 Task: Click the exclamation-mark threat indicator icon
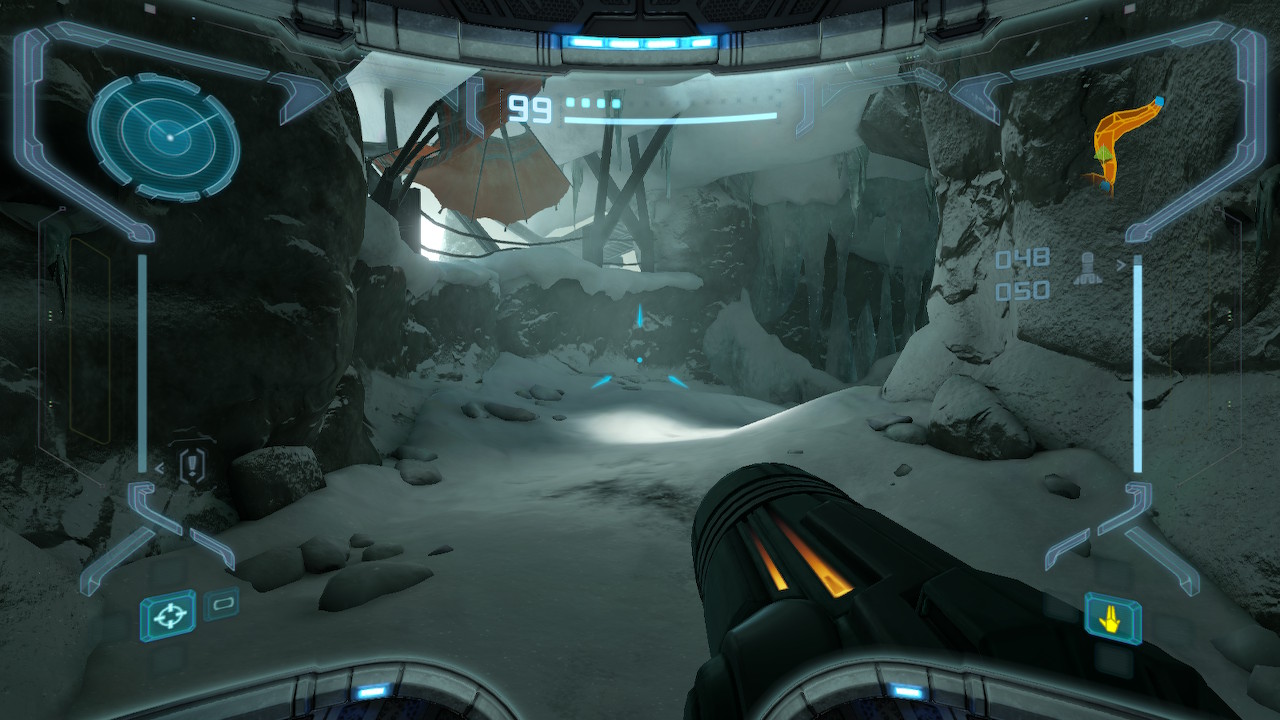point(192,466)
